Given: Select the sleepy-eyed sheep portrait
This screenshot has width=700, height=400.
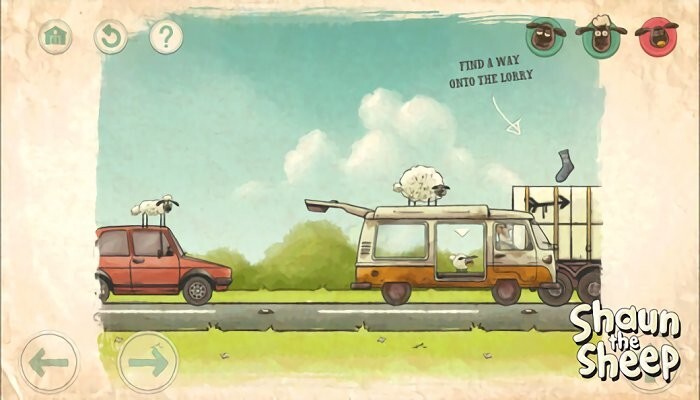Looking at the screenshot, I should click(x=546, y=37).
